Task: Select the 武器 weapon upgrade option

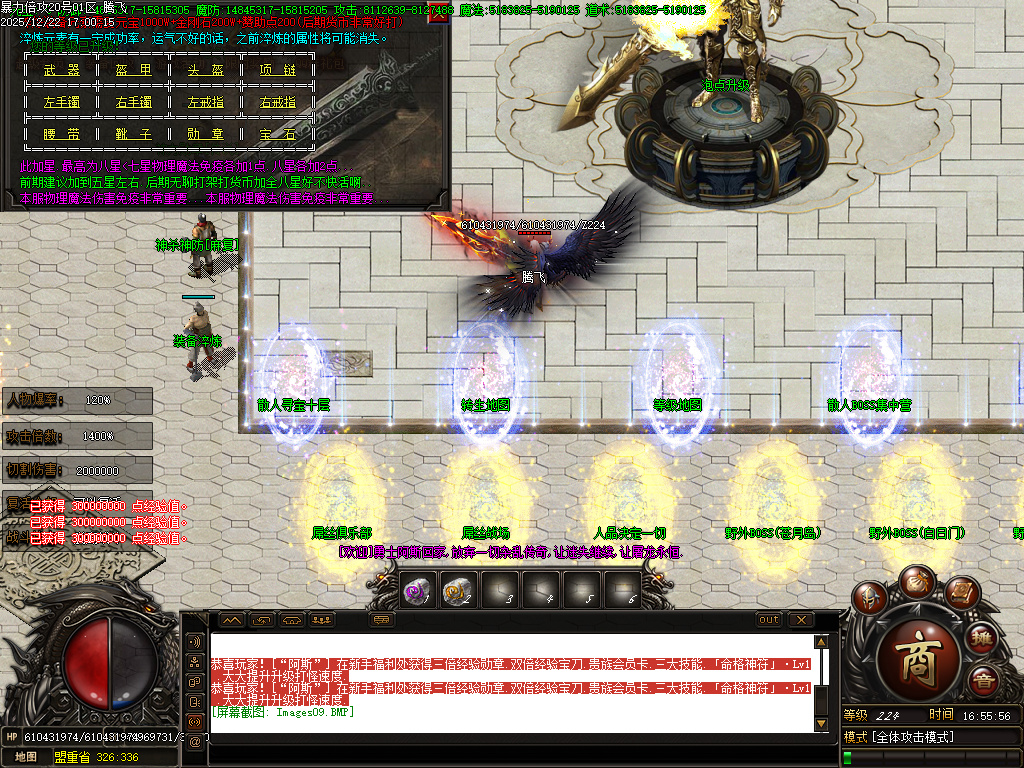Action: click(x=61, y=70)
